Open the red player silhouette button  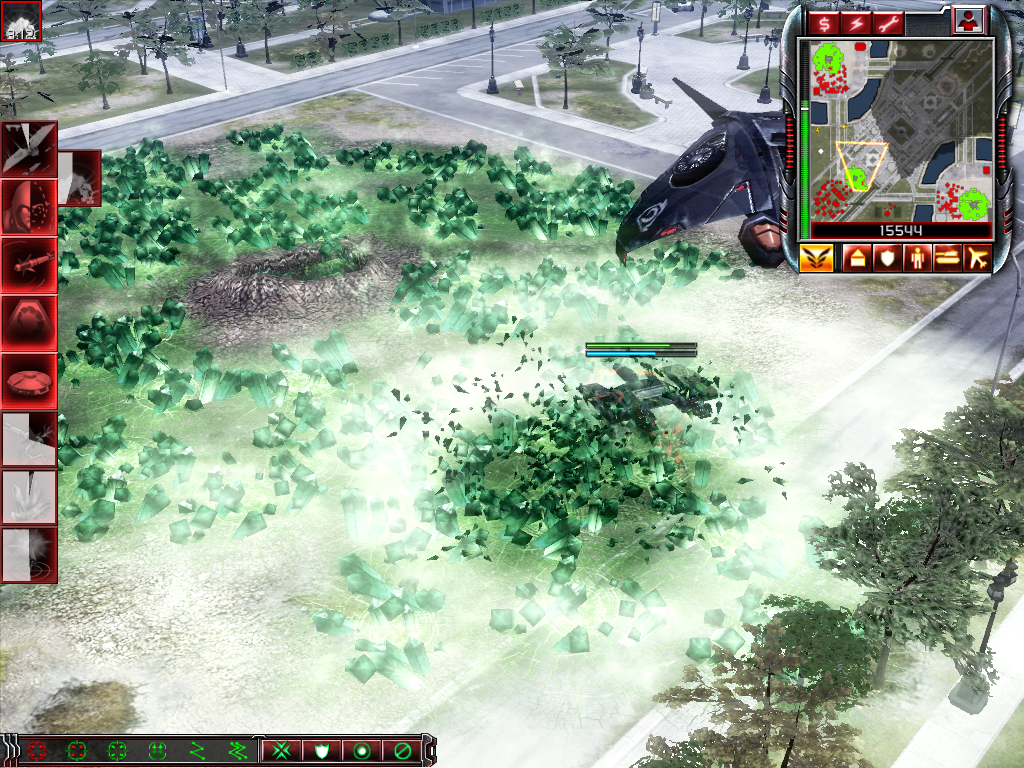[x=967, y=21]
